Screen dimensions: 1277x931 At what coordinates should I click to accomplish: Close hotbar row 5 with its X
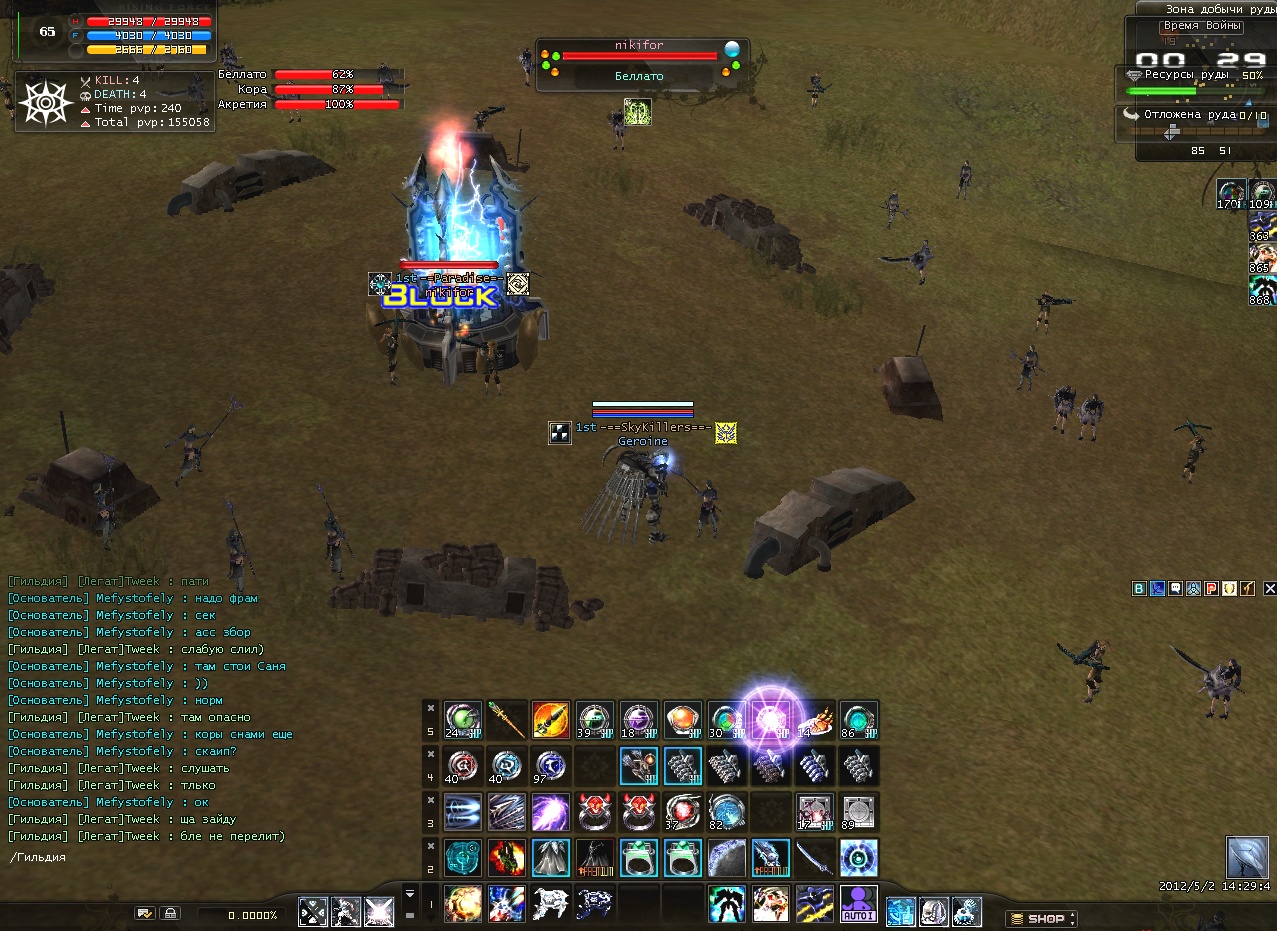point(430,708)
